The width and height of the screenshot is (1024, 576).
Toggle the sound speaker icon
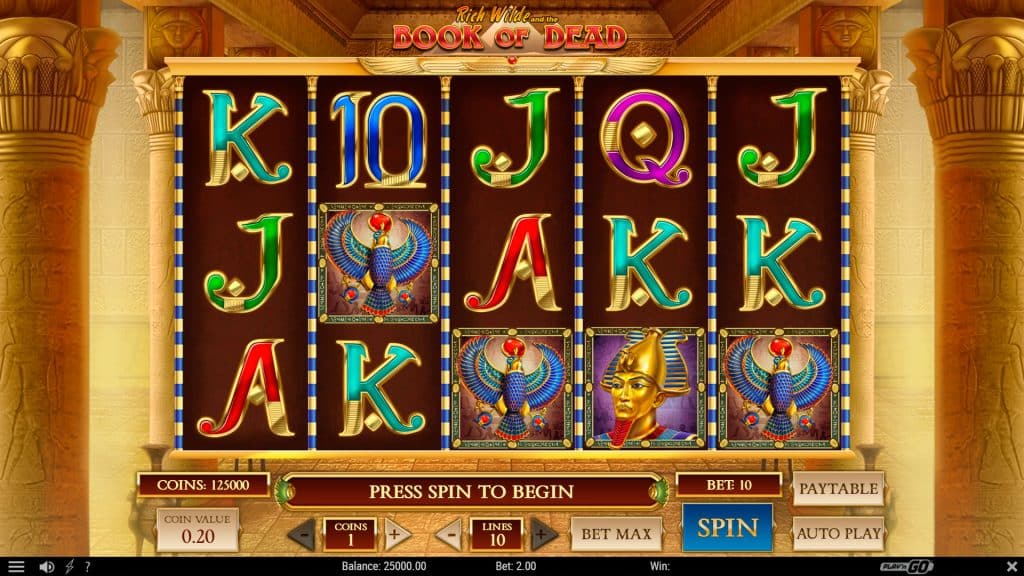pos(46,567)
